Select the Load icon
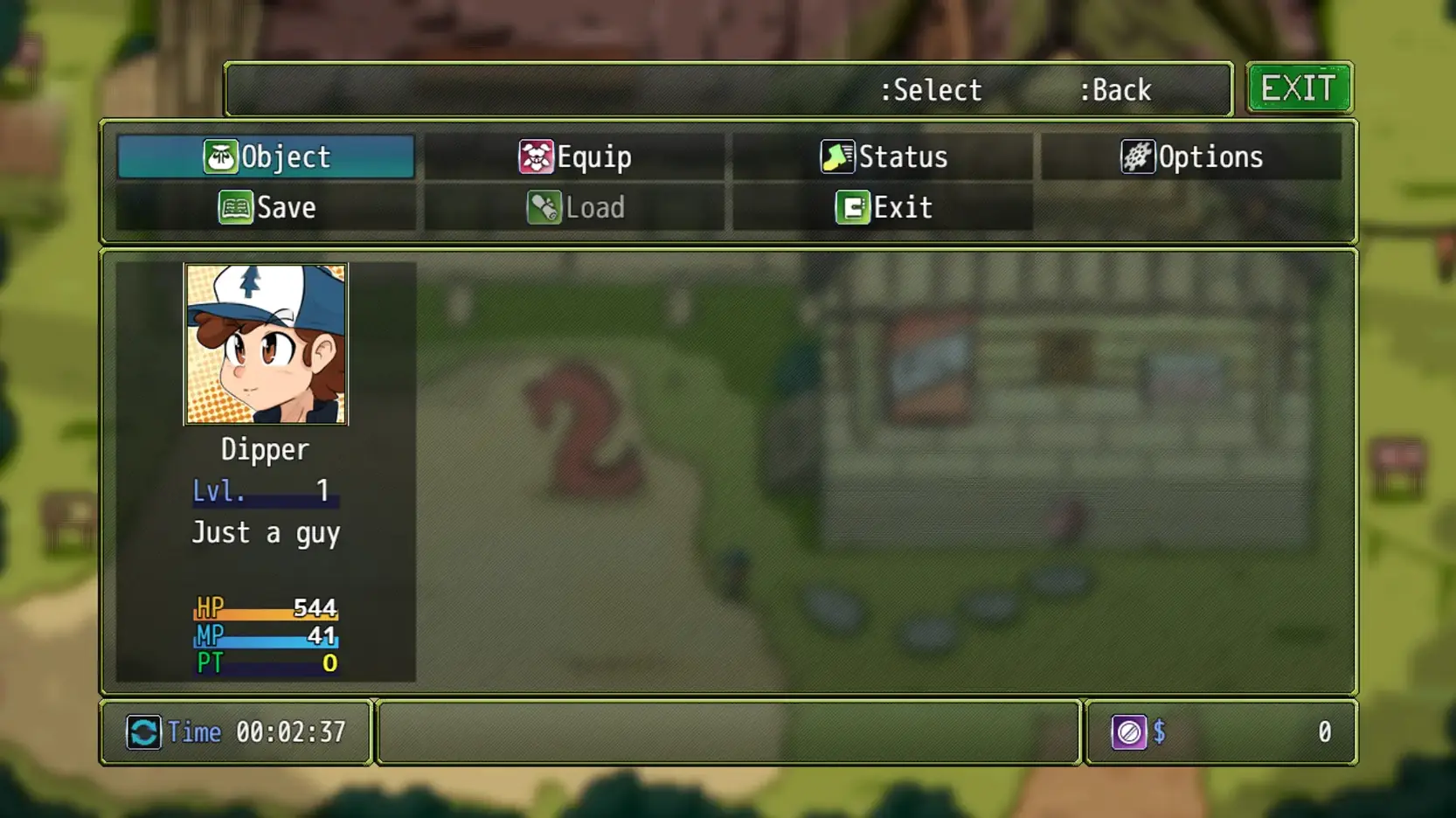Viewport: 1456px width, 818px height. pos(545,208)
